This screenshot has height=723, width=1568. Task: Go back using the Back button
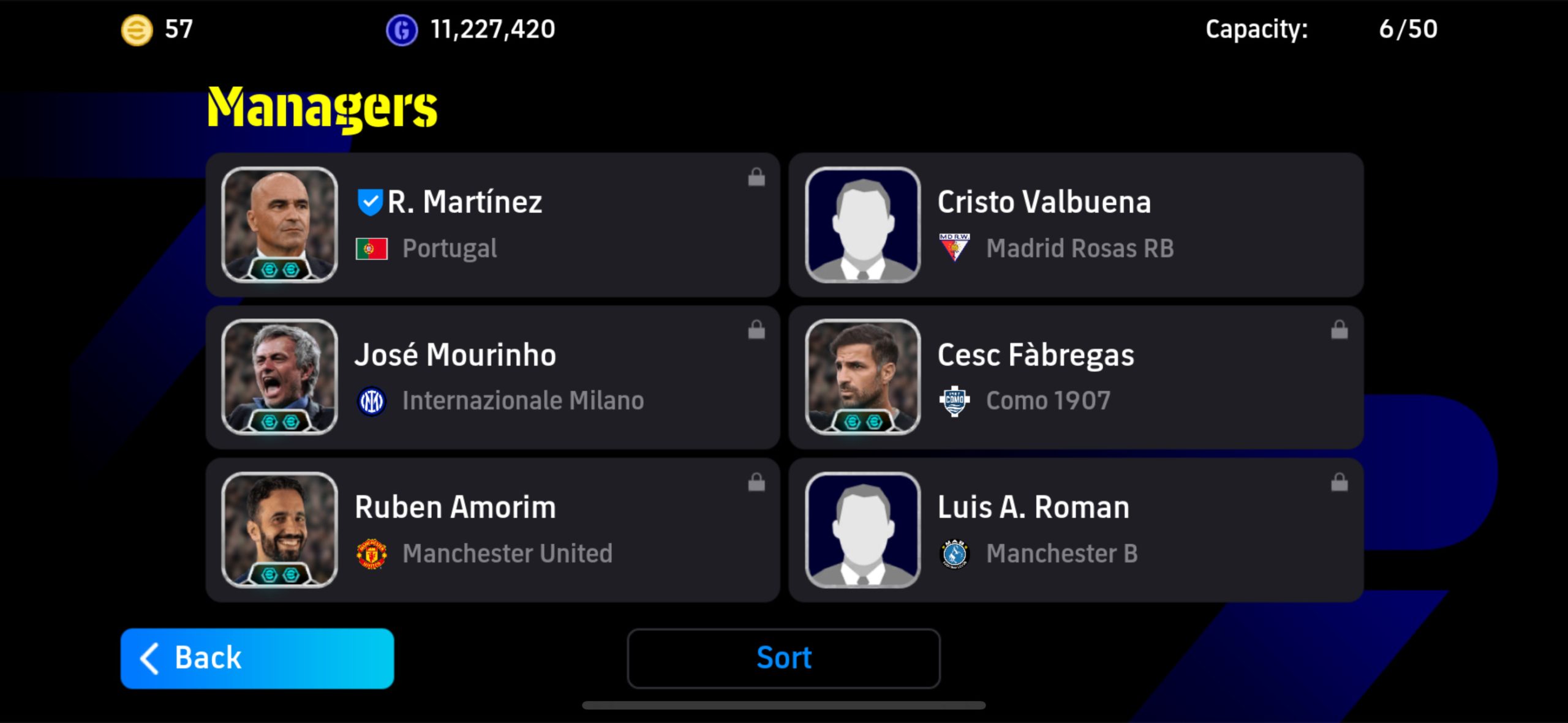257,658
